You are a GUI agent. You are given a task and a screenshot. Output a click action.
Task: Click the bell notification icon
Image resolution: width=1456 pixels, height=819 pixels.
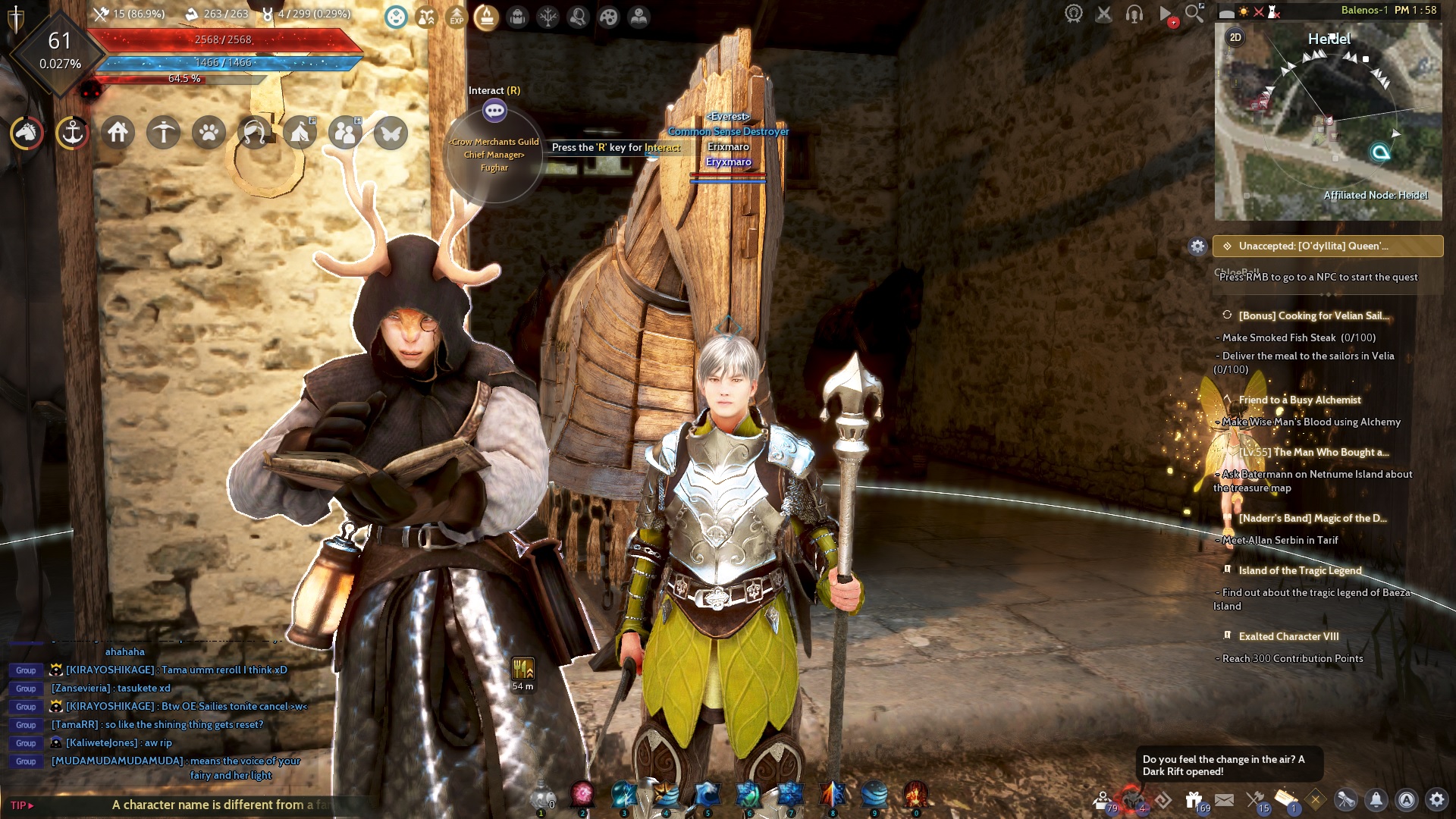(x=1376, y=800)
